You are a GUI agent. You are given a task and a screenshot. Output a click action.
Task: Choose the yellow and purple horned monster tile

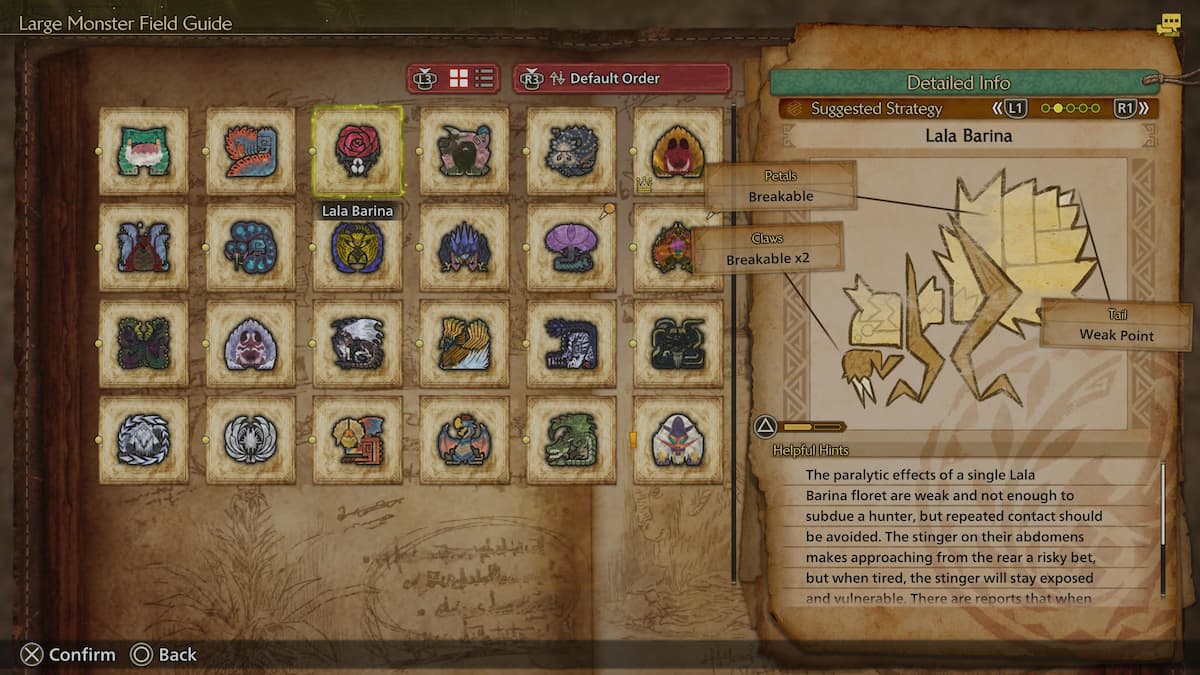[357, 247]
